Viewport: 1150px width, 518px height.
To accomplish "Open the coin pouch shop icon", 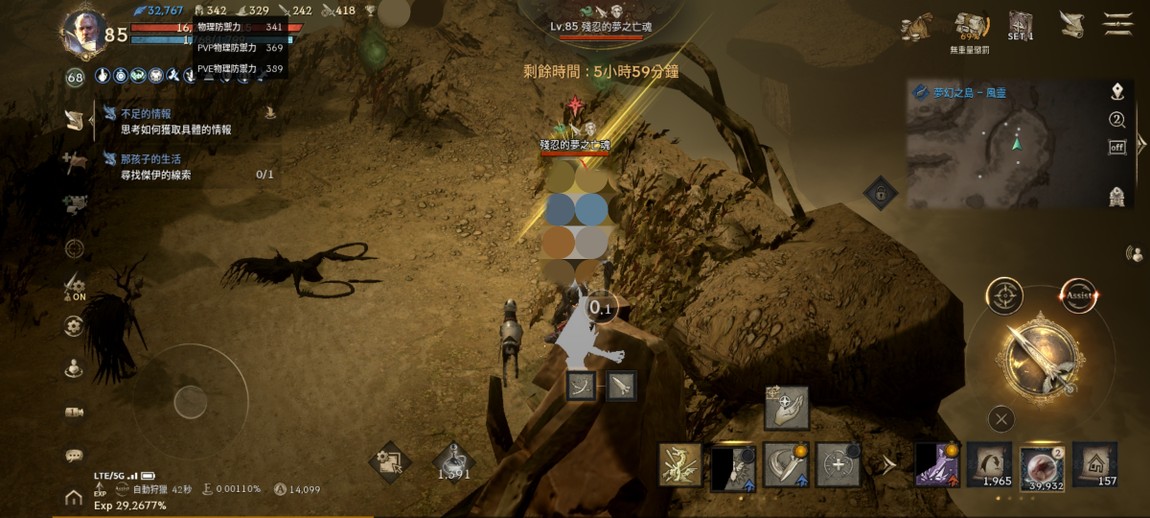I will 917,27.
